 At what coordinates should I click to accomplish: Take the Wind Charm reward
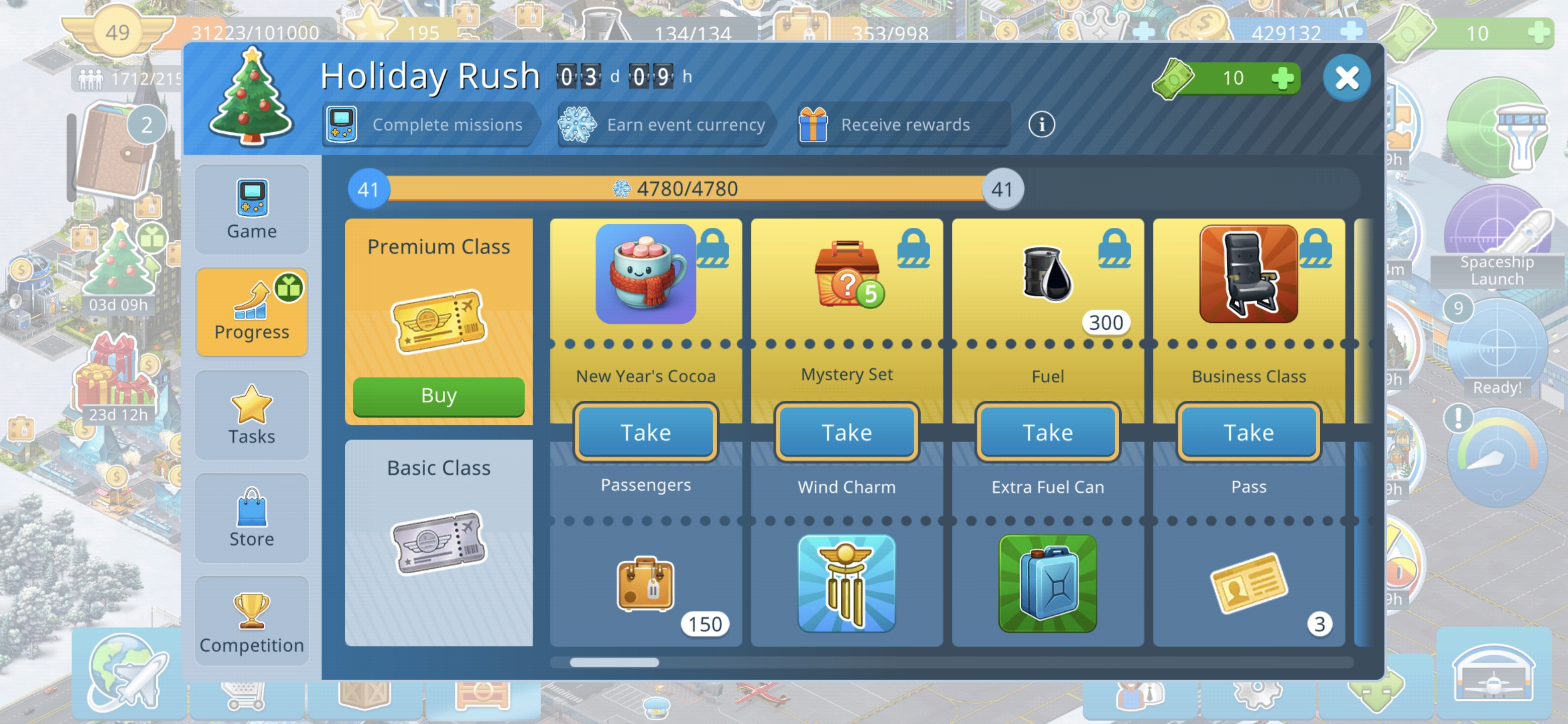846,432
